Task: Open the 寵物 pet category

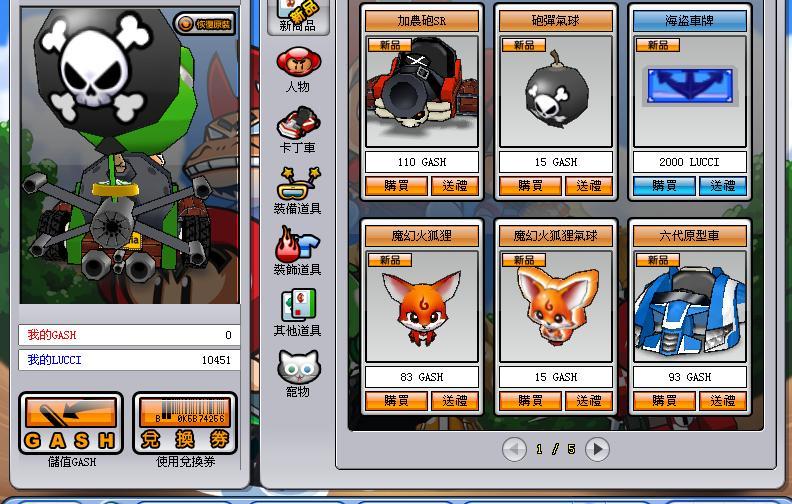Action: click(298, 374)
